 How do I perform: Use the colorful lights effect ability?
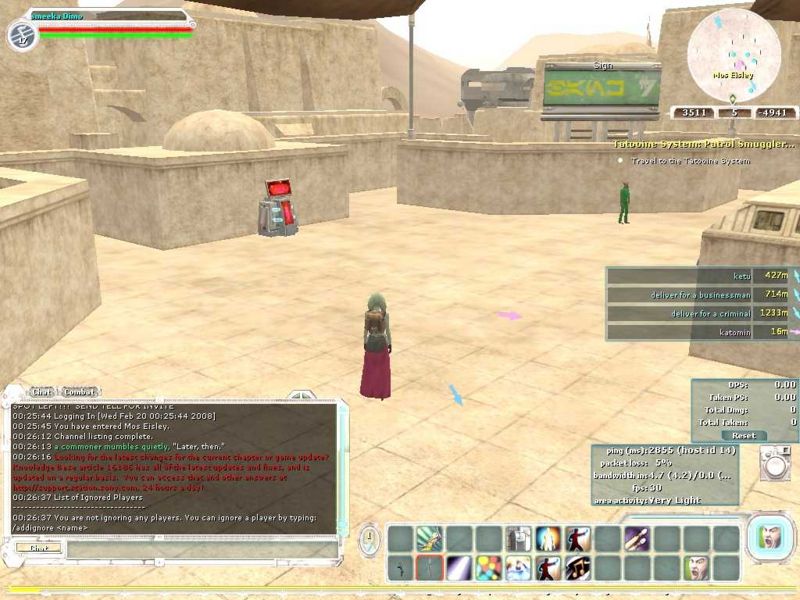(489, 568)
